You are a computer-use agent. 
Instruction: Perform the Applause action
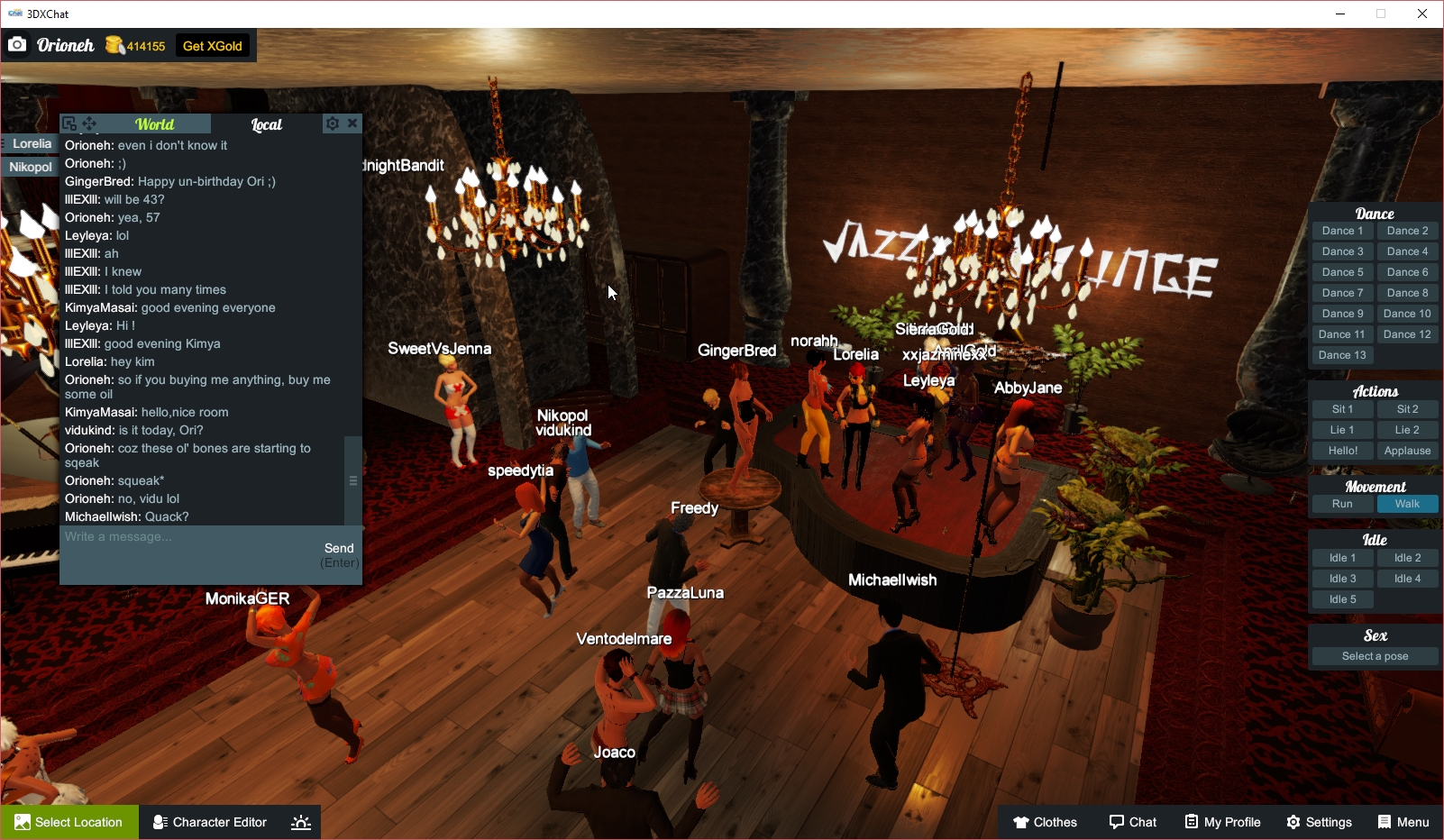point(1407,450)
